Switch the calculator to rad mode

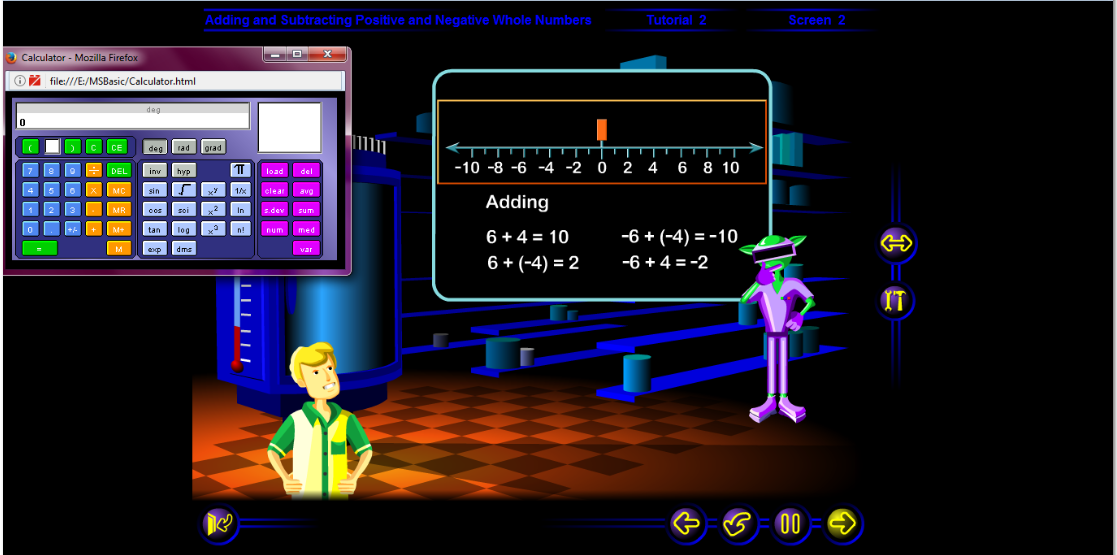coord(184,147)
